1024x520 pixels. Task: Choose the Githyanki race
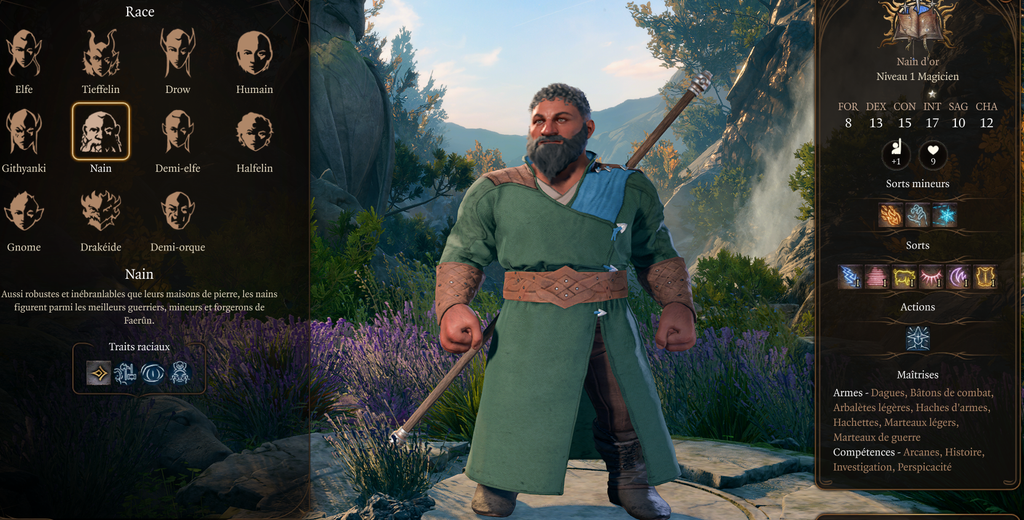pyautogui.click(x=24, y=131)
